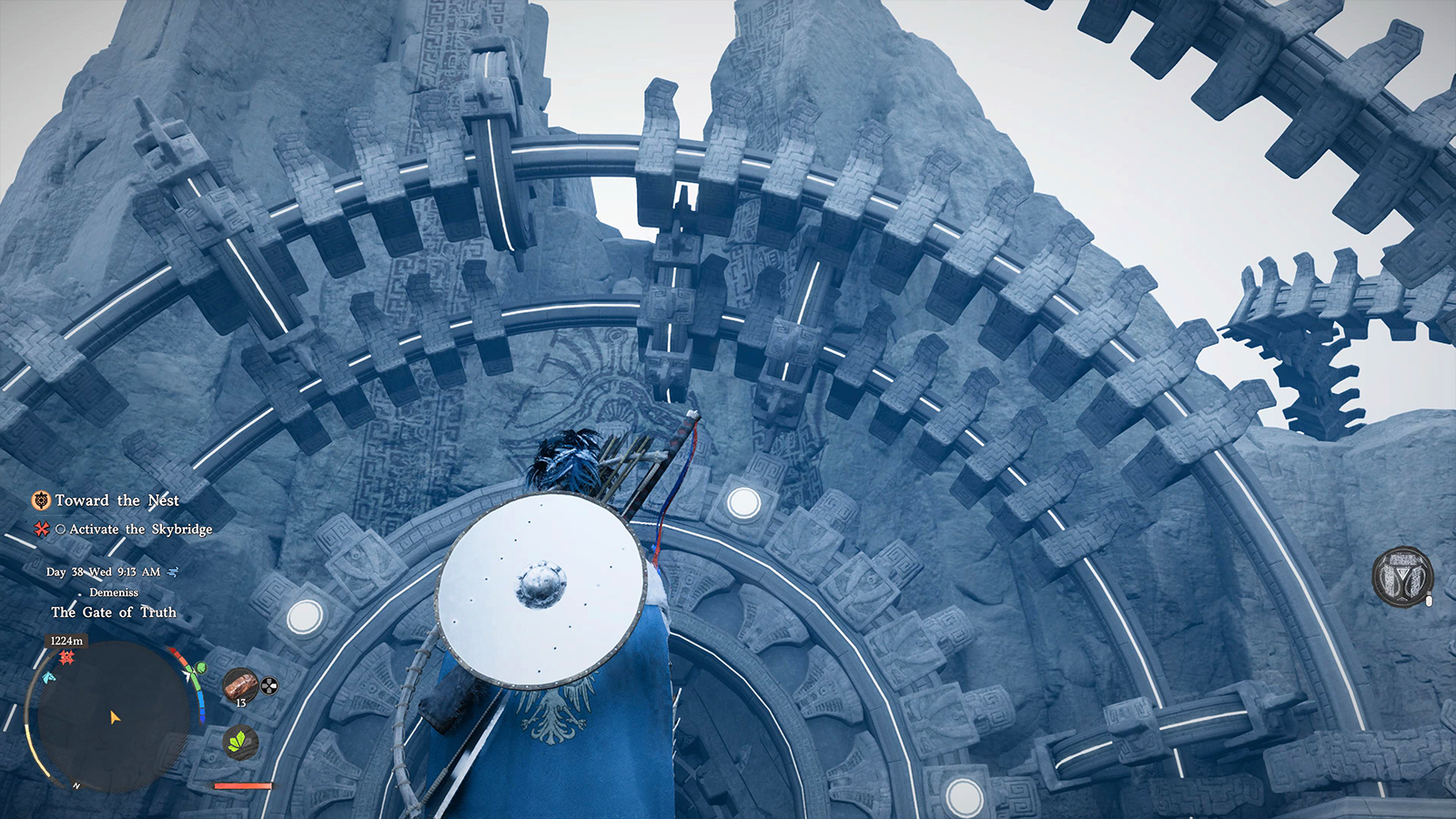Click The Gate of Truth location label
The width and height of the screenshot is (1456, 819).
pyautogui.click(x=114, y=612)
